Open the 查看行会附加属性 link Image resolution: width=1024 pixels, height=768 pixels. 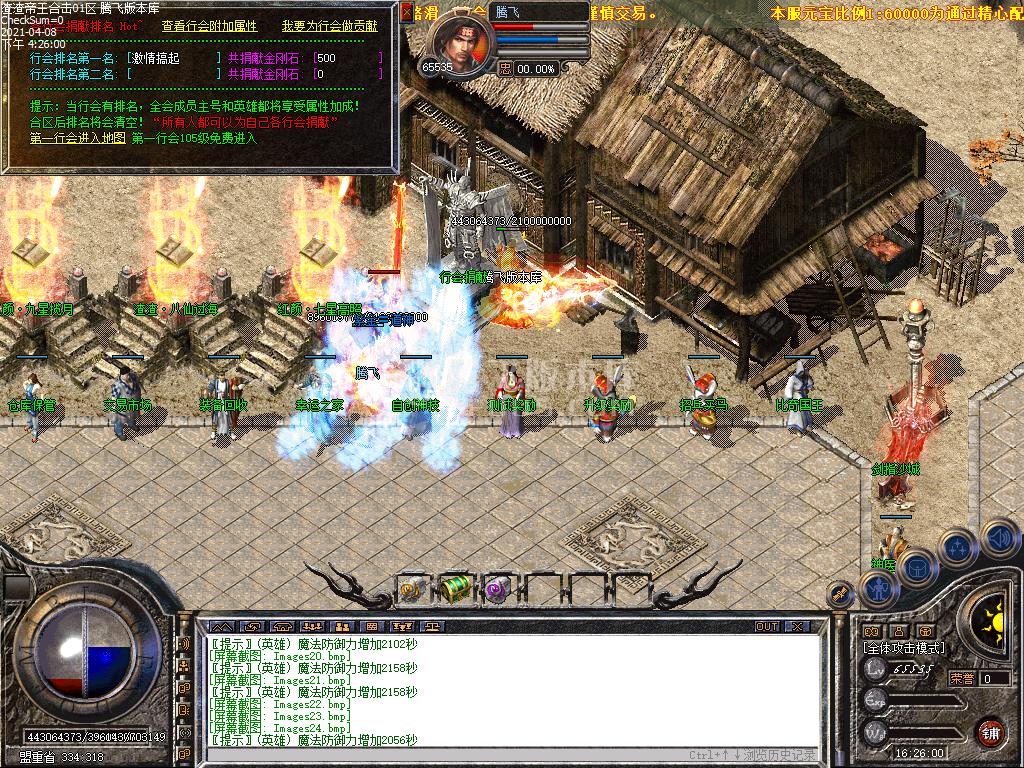point(208,26)
